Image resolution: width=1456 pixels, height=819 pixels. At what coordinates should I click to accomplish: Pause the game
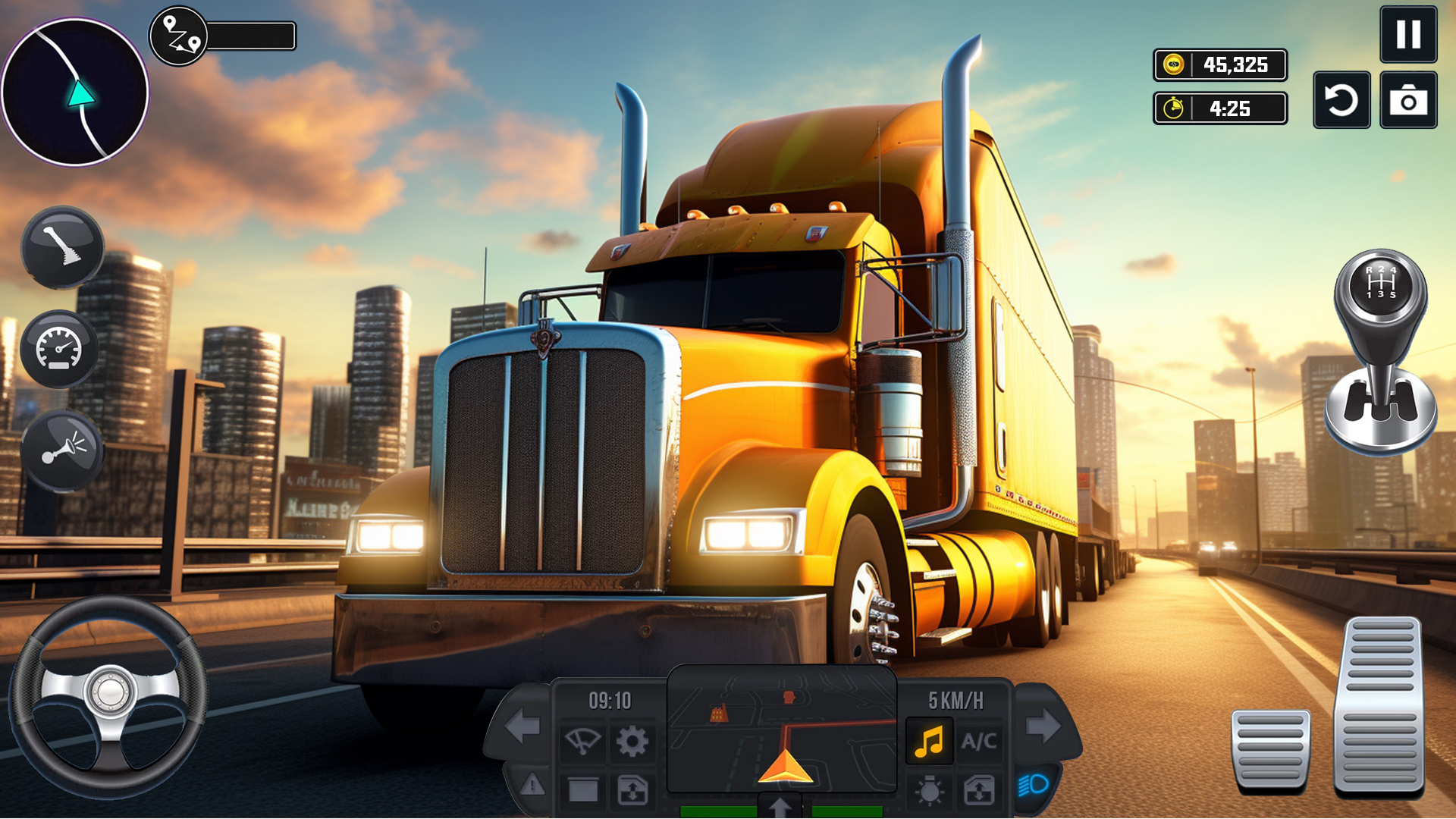click(x=1410, y=34)
